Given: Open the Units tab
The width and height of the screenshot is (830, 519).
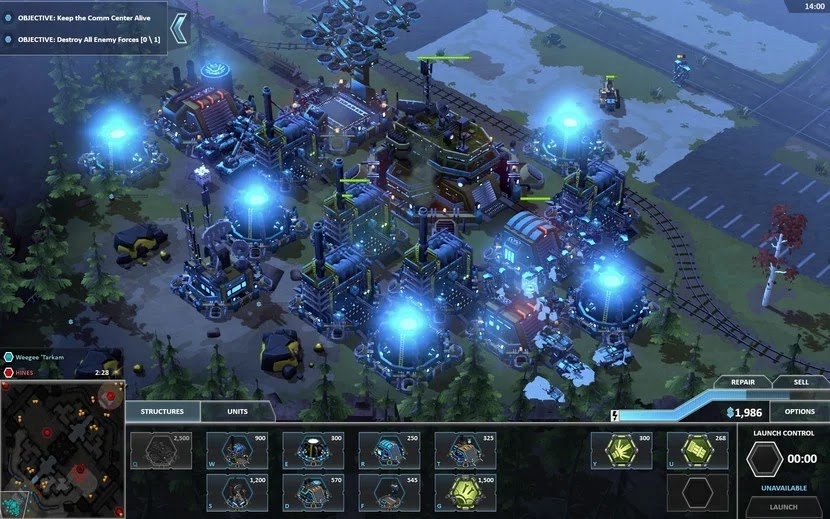Looking at the screenshot, I should pyautogui.click(x=237, y=411).
